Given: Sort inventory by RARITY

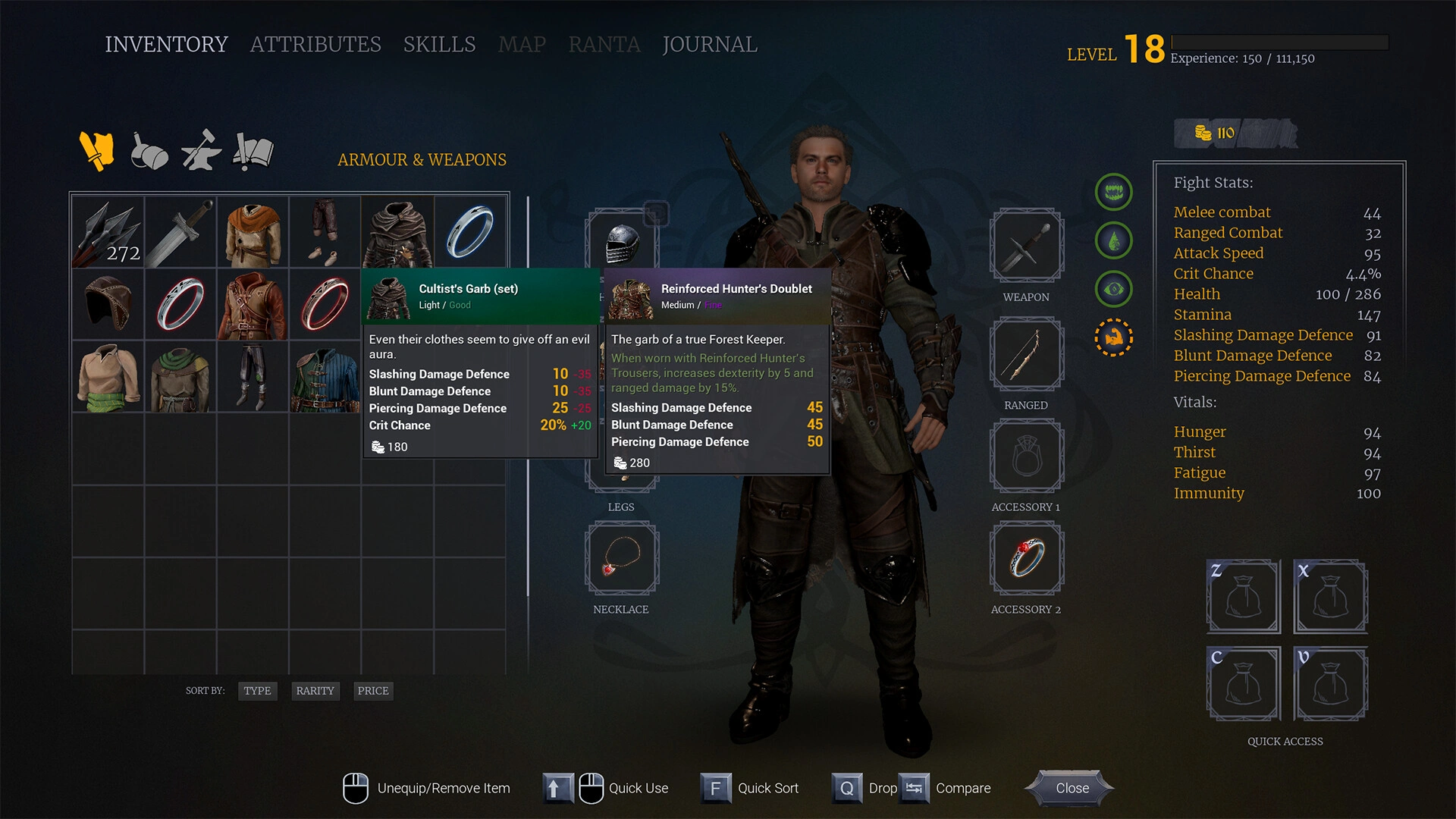Looking at the screenshot, I should tap(315, 691).
